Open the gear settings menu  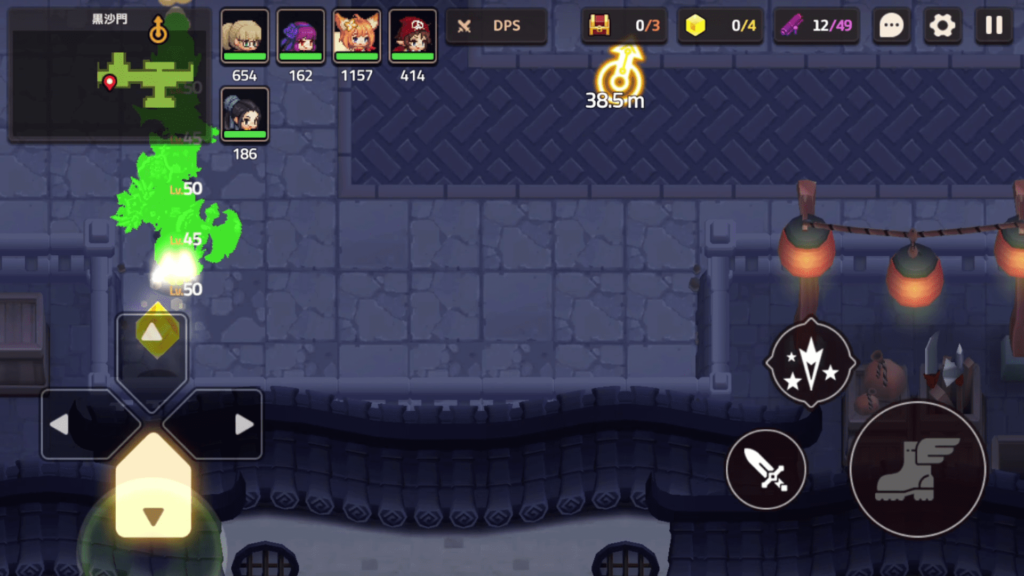942,26
